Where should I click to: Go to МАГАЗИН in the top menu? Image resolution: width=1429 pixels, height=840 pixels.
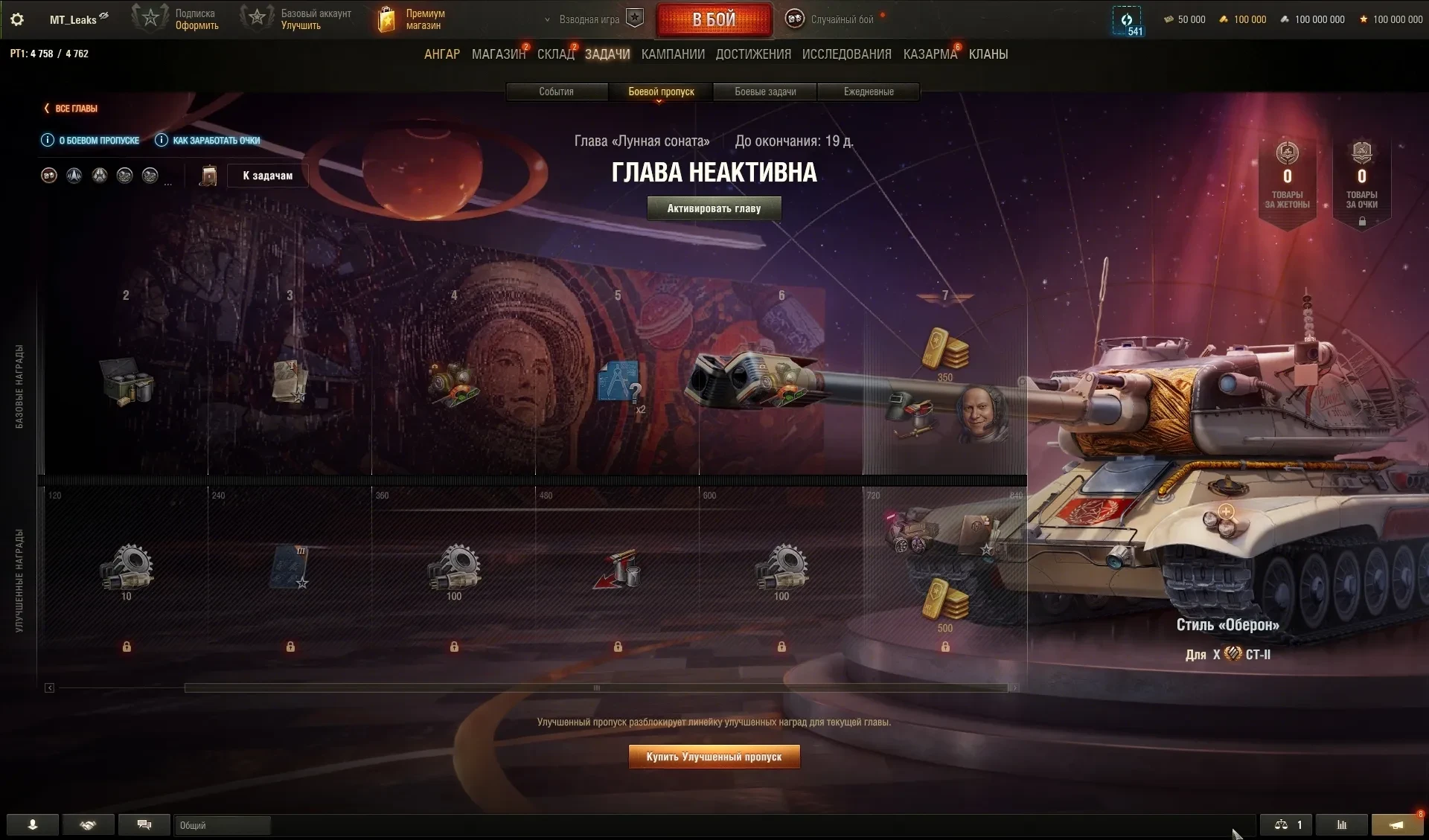coord(498,54)
